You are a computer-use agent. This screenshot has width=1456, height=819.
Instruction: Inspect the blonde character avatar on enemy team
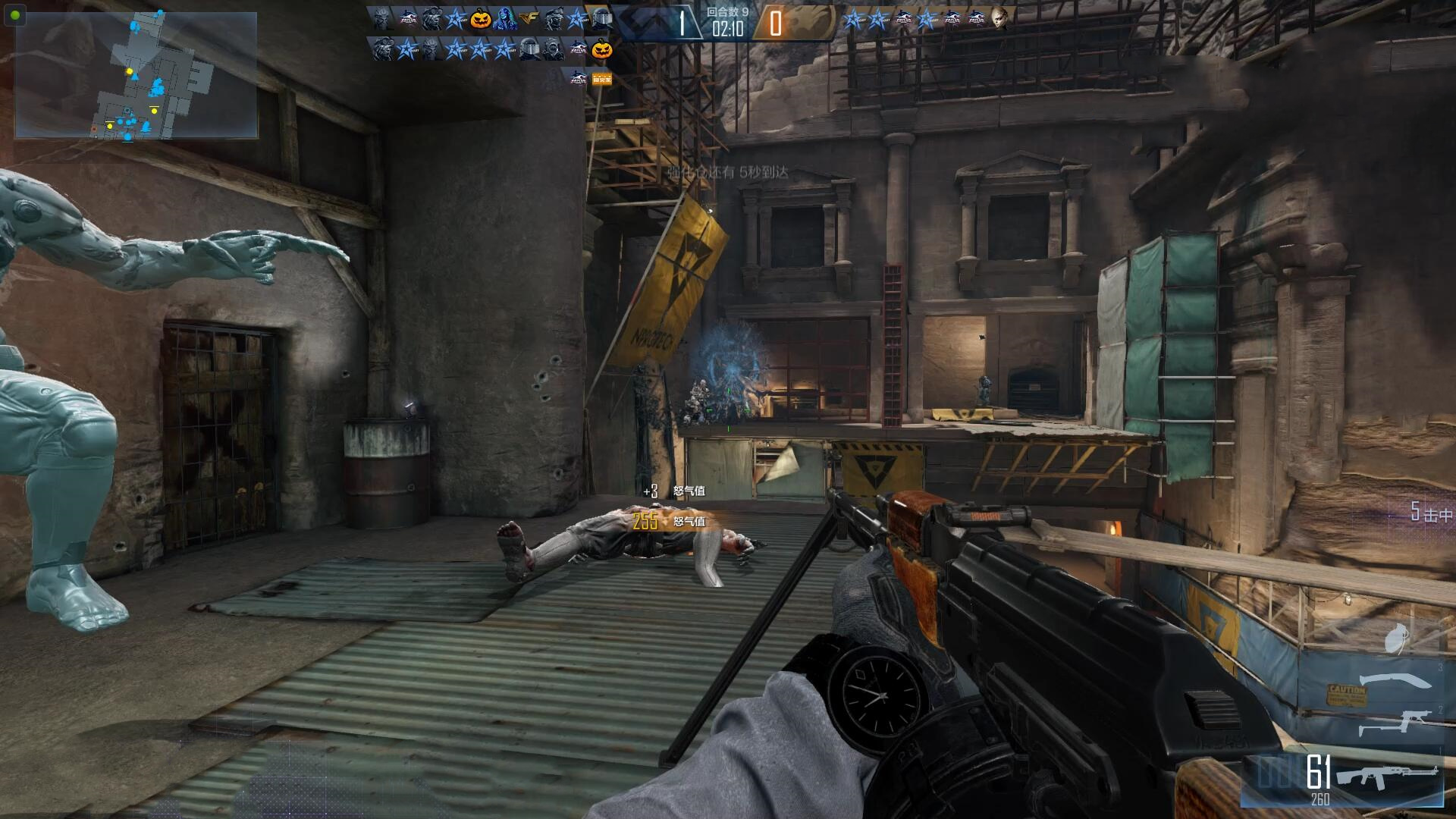point(999,20)
